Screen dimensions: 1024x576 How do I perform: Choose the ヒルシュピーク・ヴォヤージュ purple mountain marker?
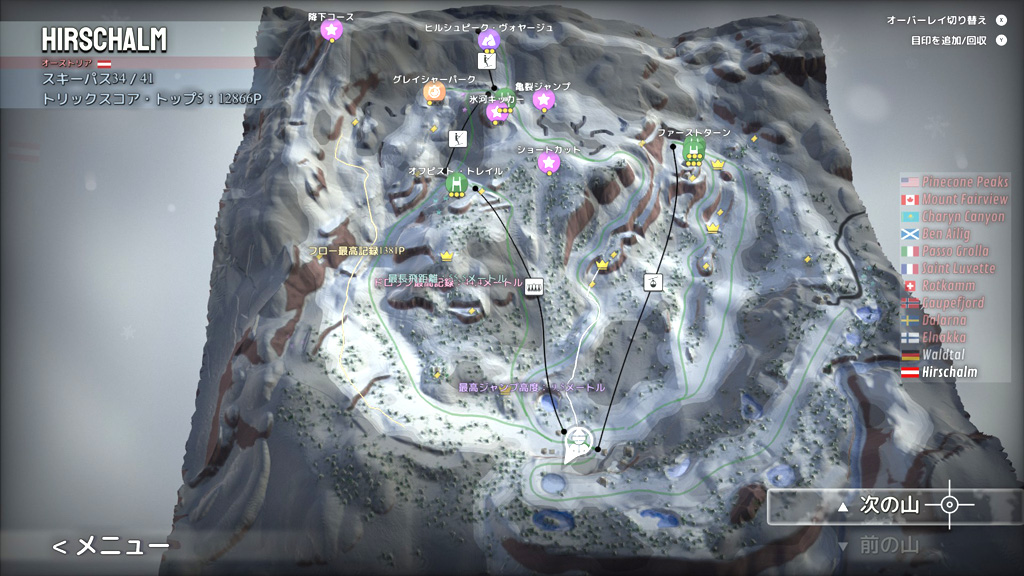click(x=488, y=40)
